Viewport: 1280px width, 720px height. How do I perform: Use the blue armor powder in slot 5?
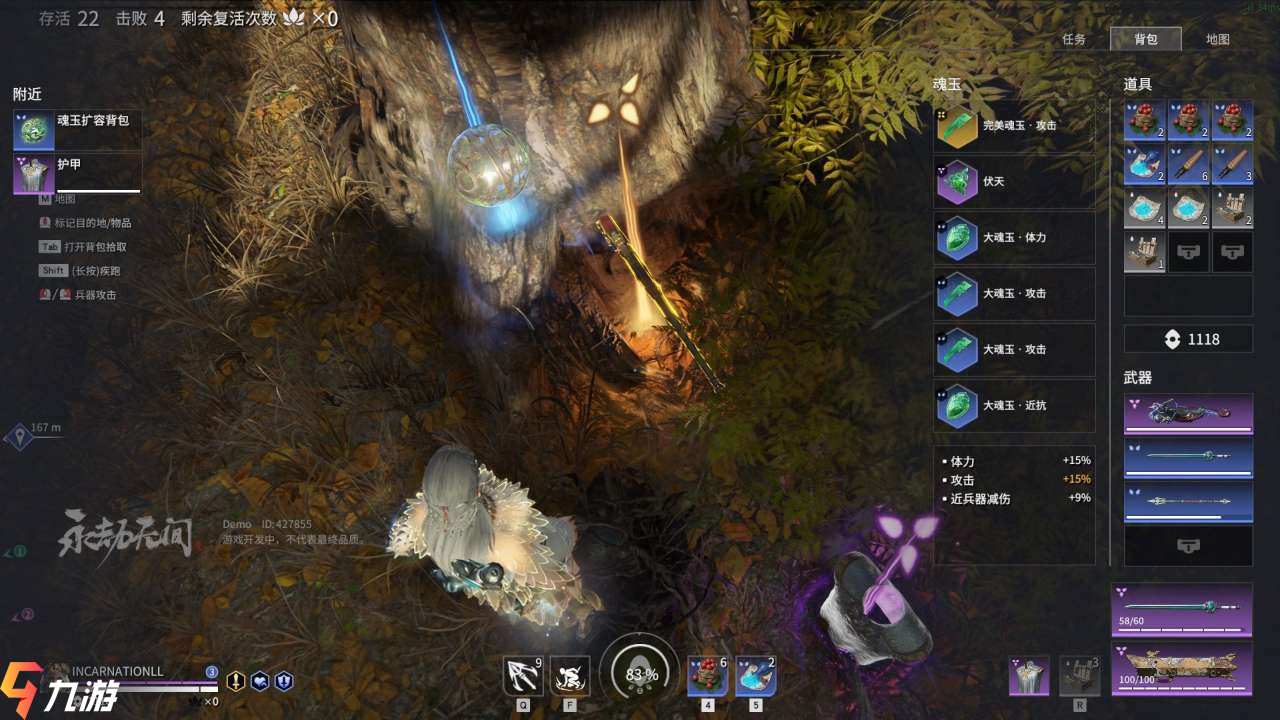pyautogui.click(x=755, y=676)
